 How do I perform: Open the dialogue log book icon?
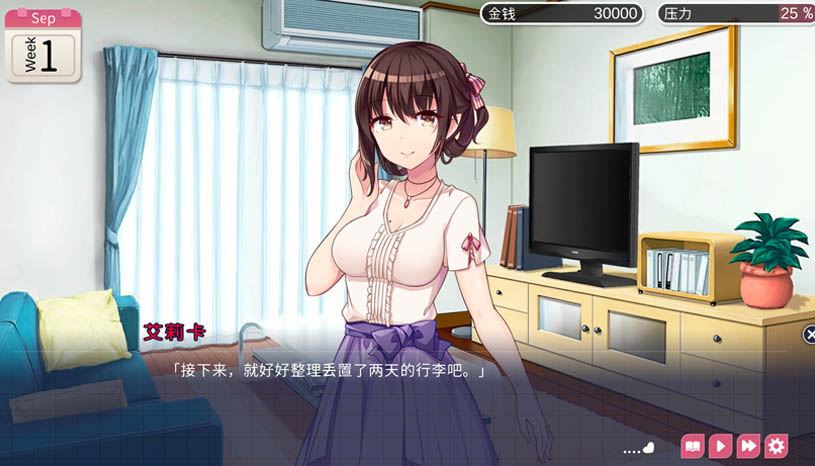pyautogui.click(x=692, y=446)
